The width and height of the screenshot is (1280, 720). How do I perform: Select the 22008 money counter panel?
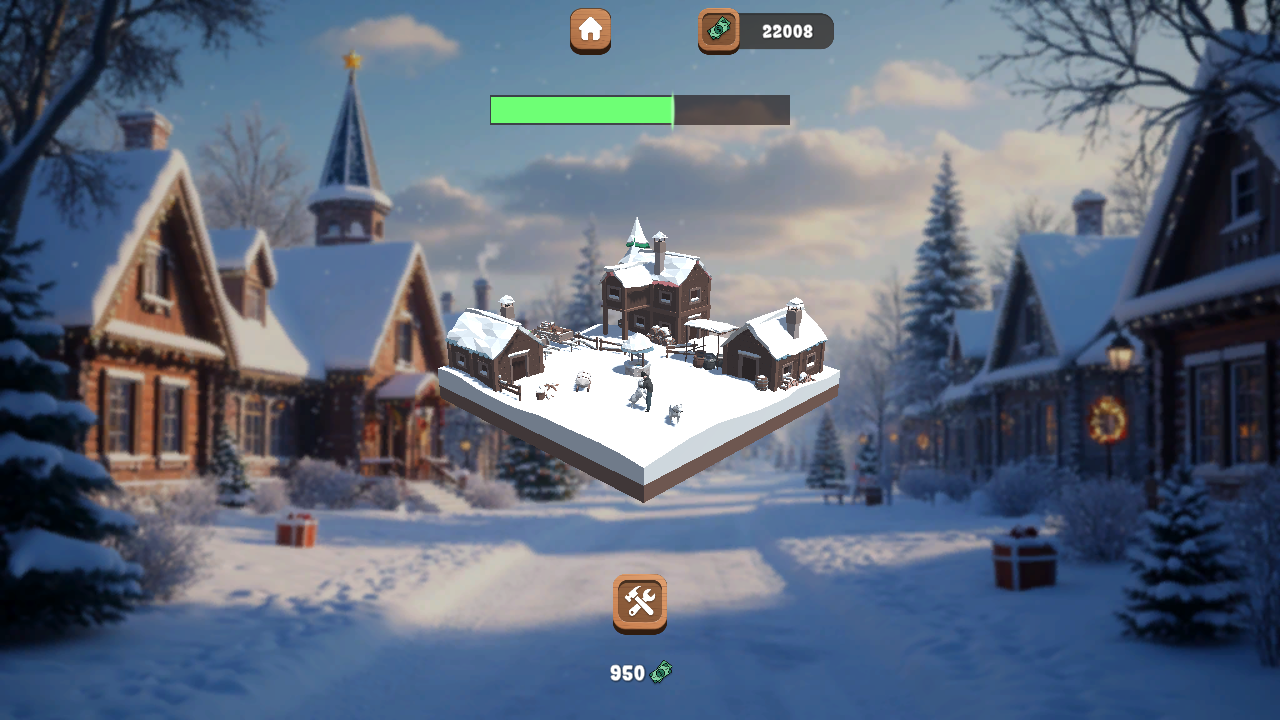tap(788, 31)
